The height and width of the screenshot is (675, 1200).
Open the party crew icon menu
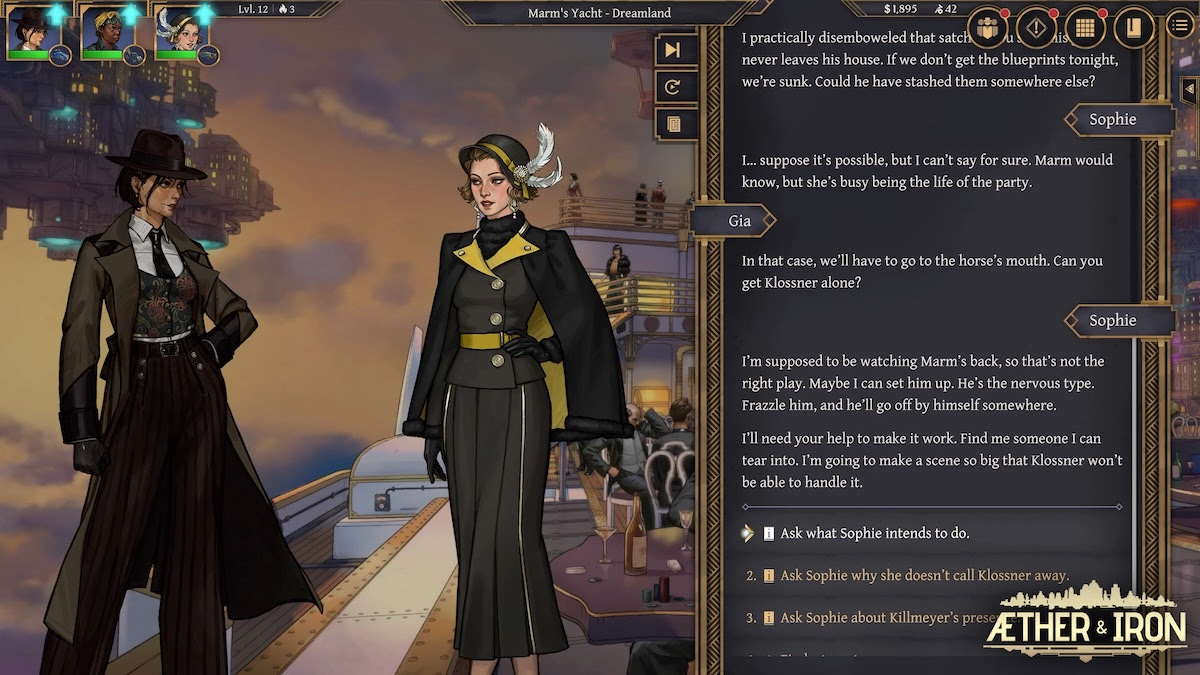point(988,27)
